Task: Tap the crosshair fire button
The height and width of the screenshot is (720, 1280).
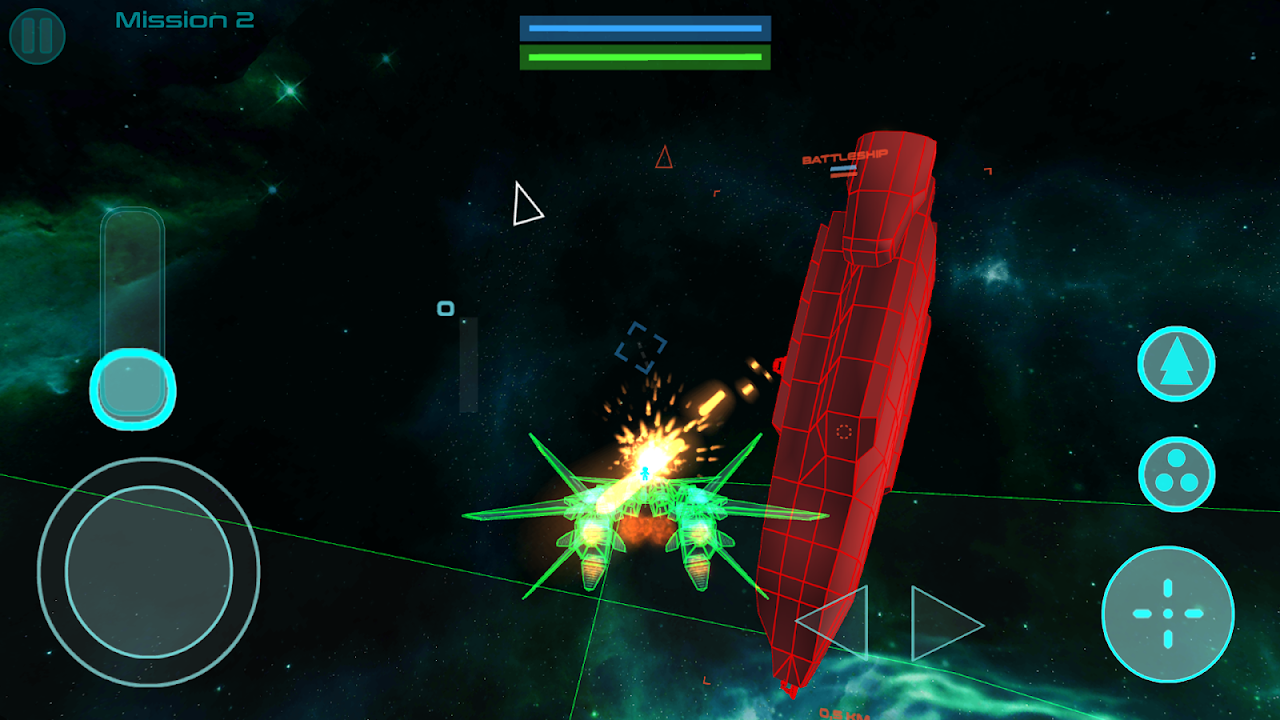Action: pyautogui.click(x=1168, y=613)
